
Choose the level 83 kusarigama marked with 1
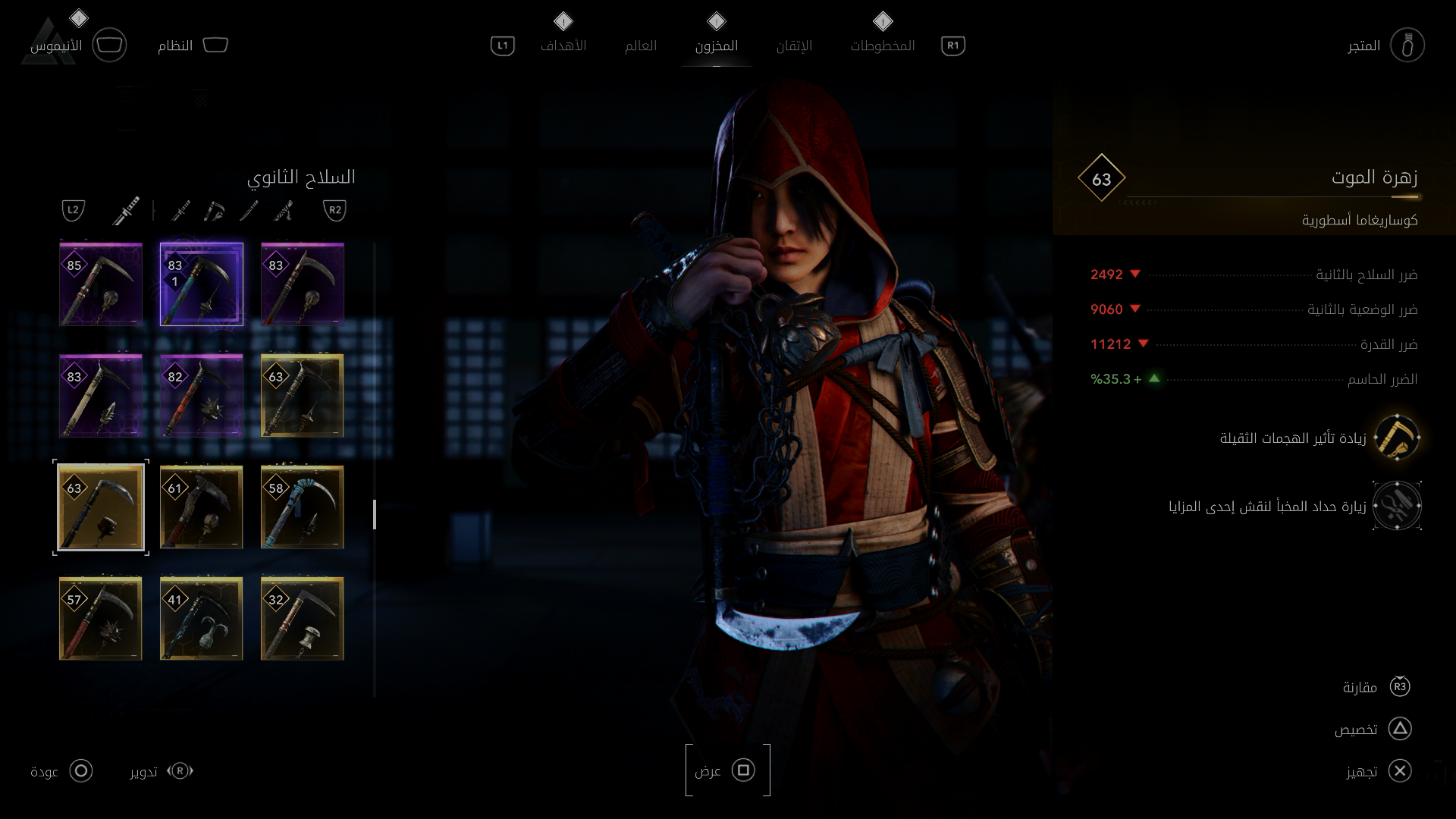pos(202,284)
